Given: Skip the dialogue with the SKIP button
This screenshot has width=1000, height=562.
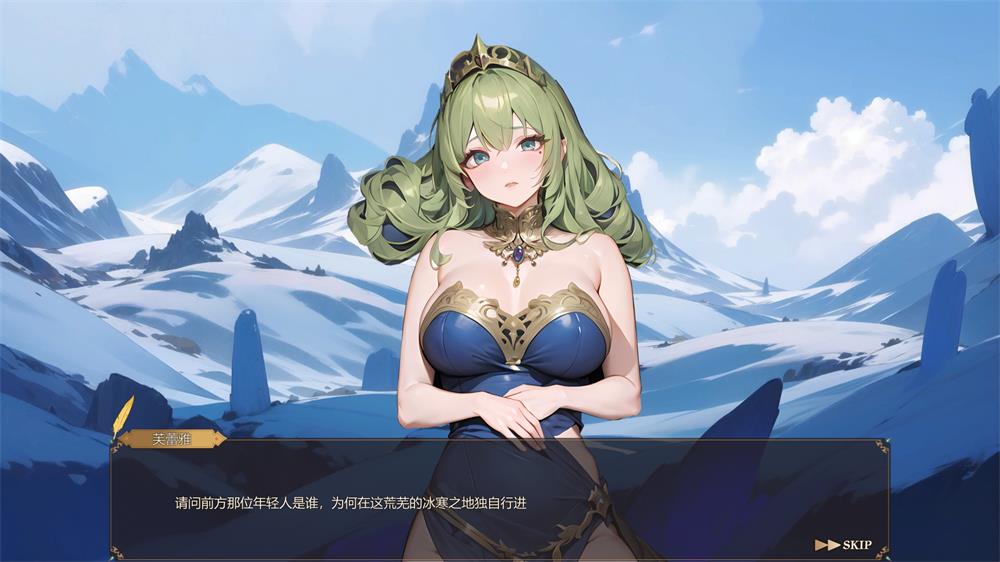Looking at the screenshot, I should tap(845, 545).
